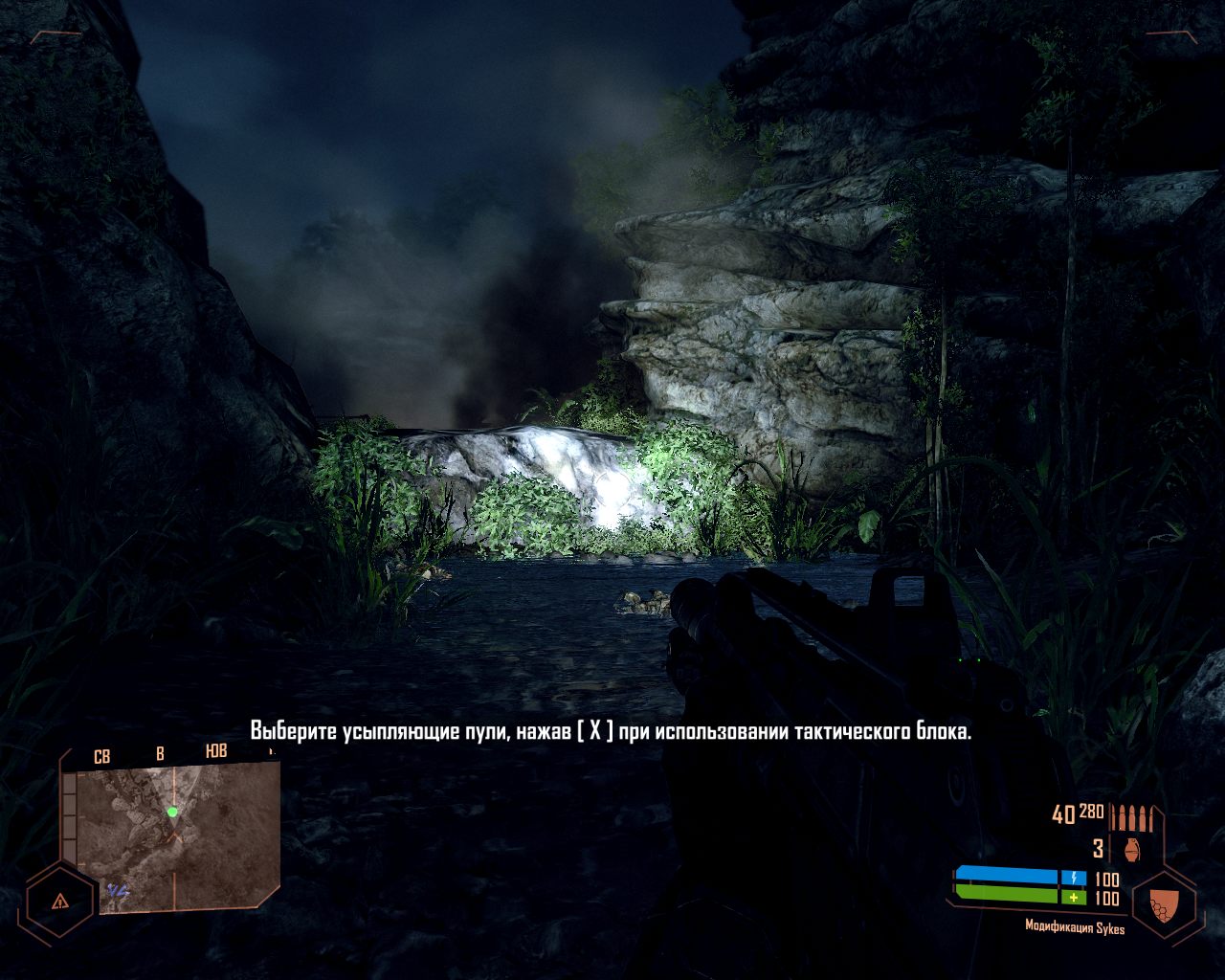Click the blue energy bar

(1008, 874)
